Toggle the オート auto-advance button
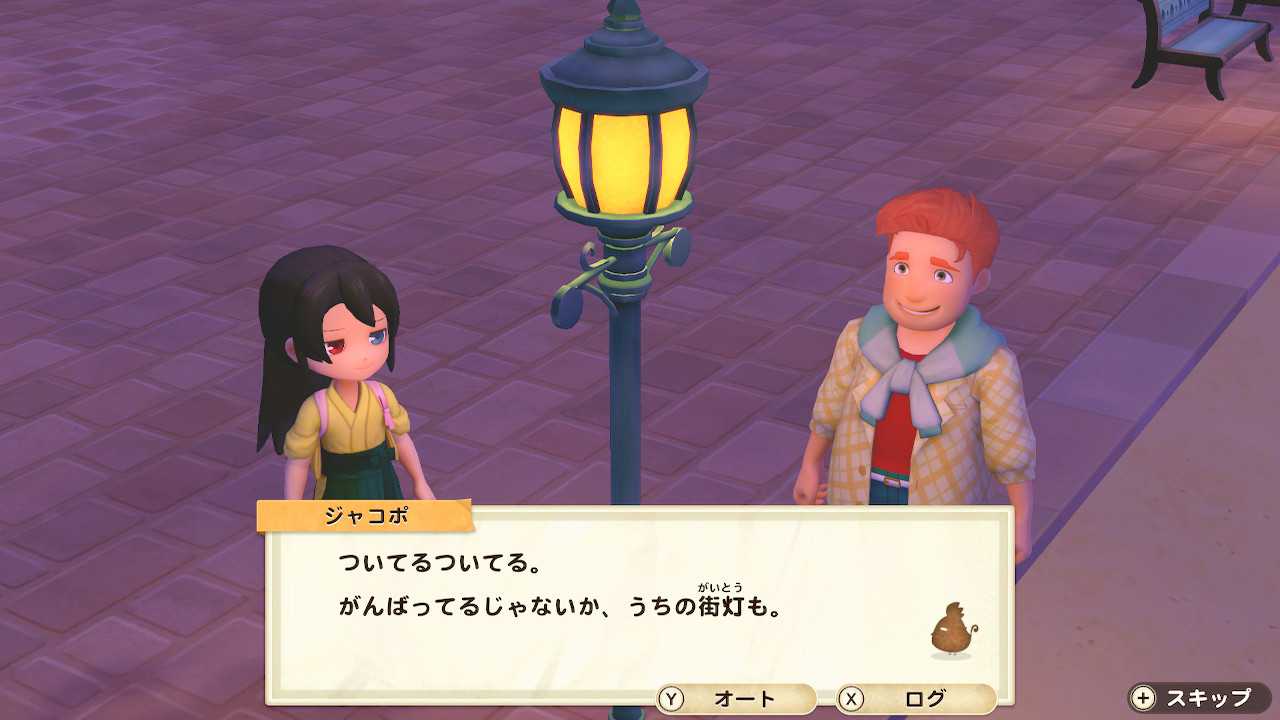 pos(736,698)
